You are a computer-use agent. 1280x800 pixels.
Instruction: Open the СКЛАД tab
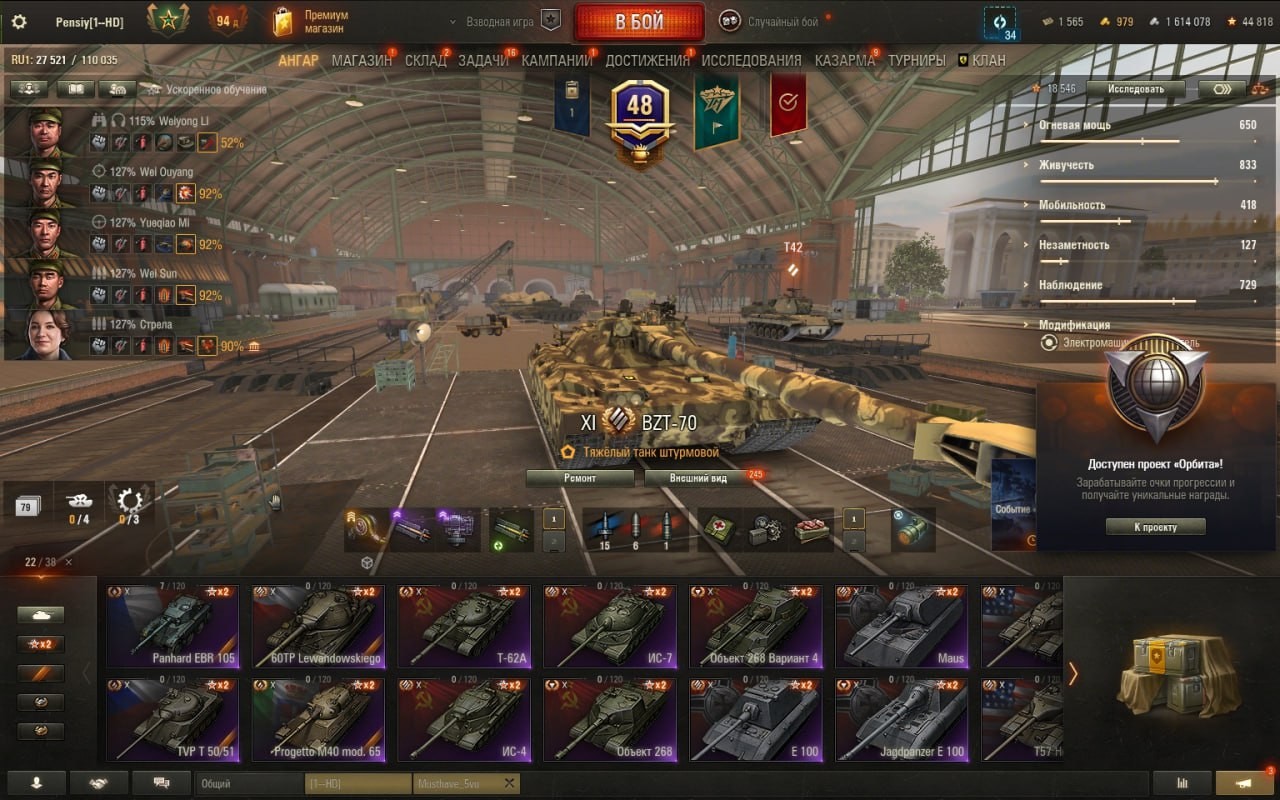click(425, 60)
